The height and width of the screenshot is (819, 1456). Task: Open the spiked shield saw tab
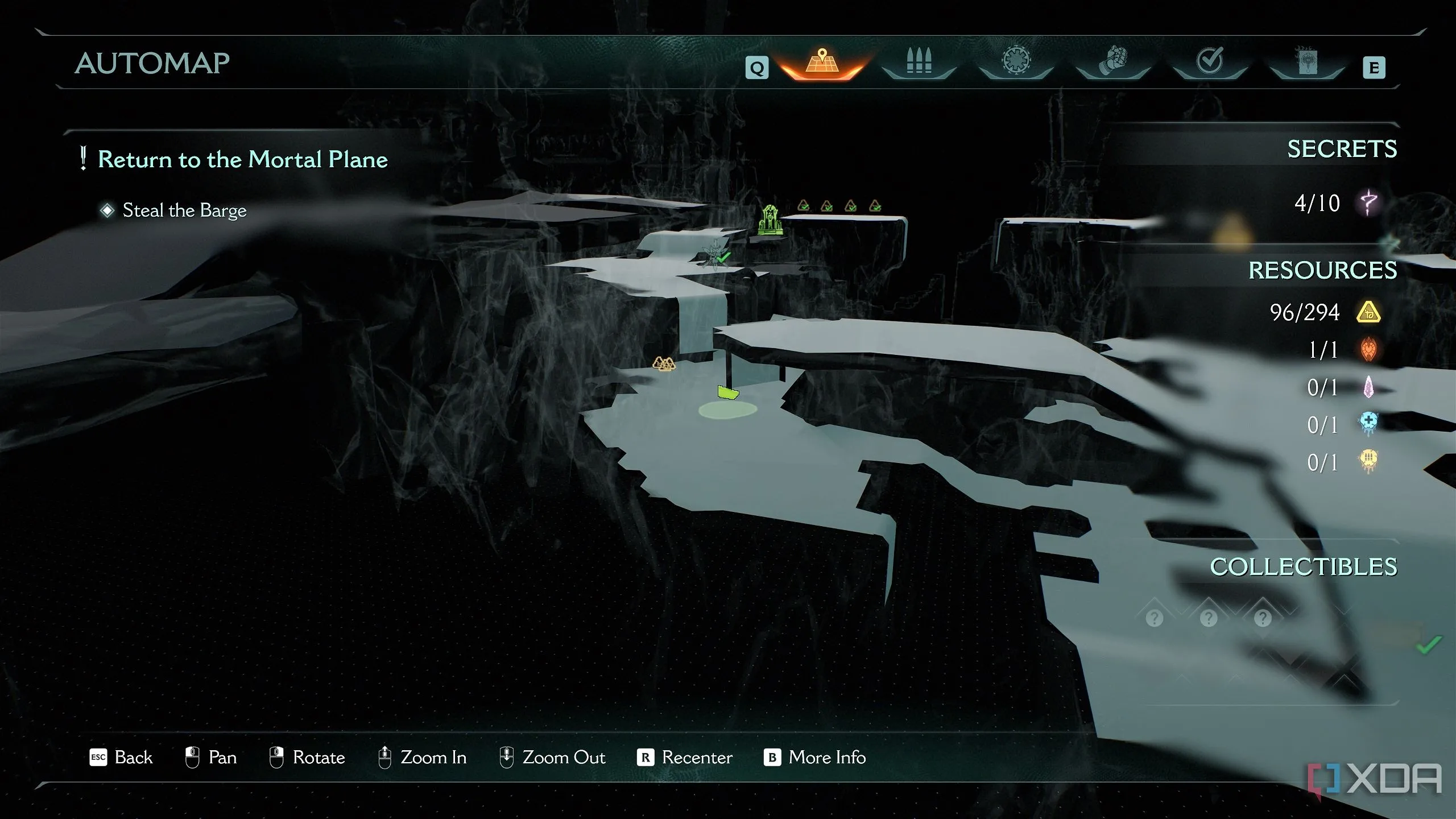pyautogui.click(x=1016, y=61)
